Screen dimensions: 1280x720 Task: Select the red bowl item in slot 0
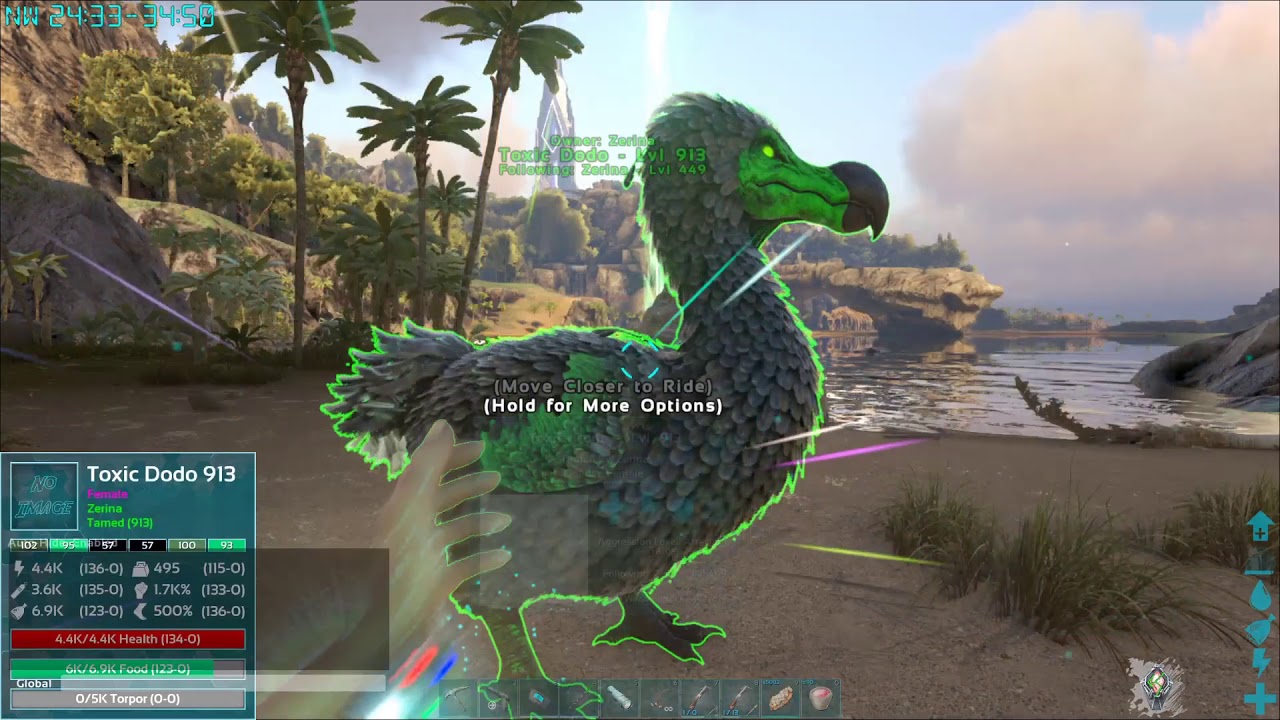click(822, 697)
